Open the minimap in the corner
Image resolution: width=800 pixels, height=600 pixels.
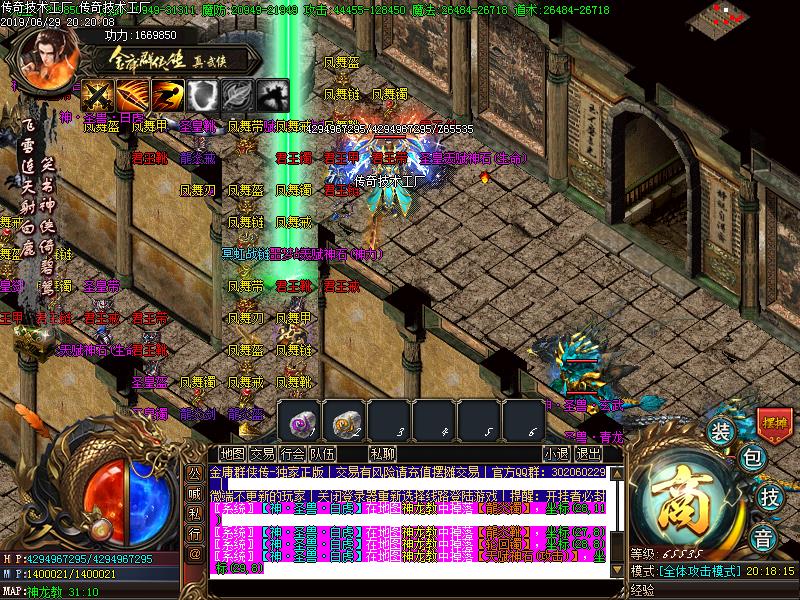click(x=745, y=17)
